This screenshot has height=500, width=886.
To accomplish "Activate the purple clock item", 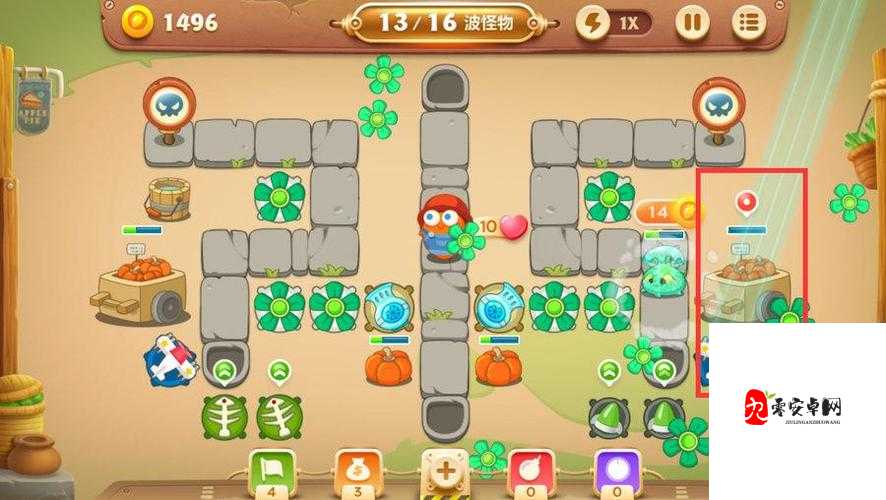I will tap(617, 469).
